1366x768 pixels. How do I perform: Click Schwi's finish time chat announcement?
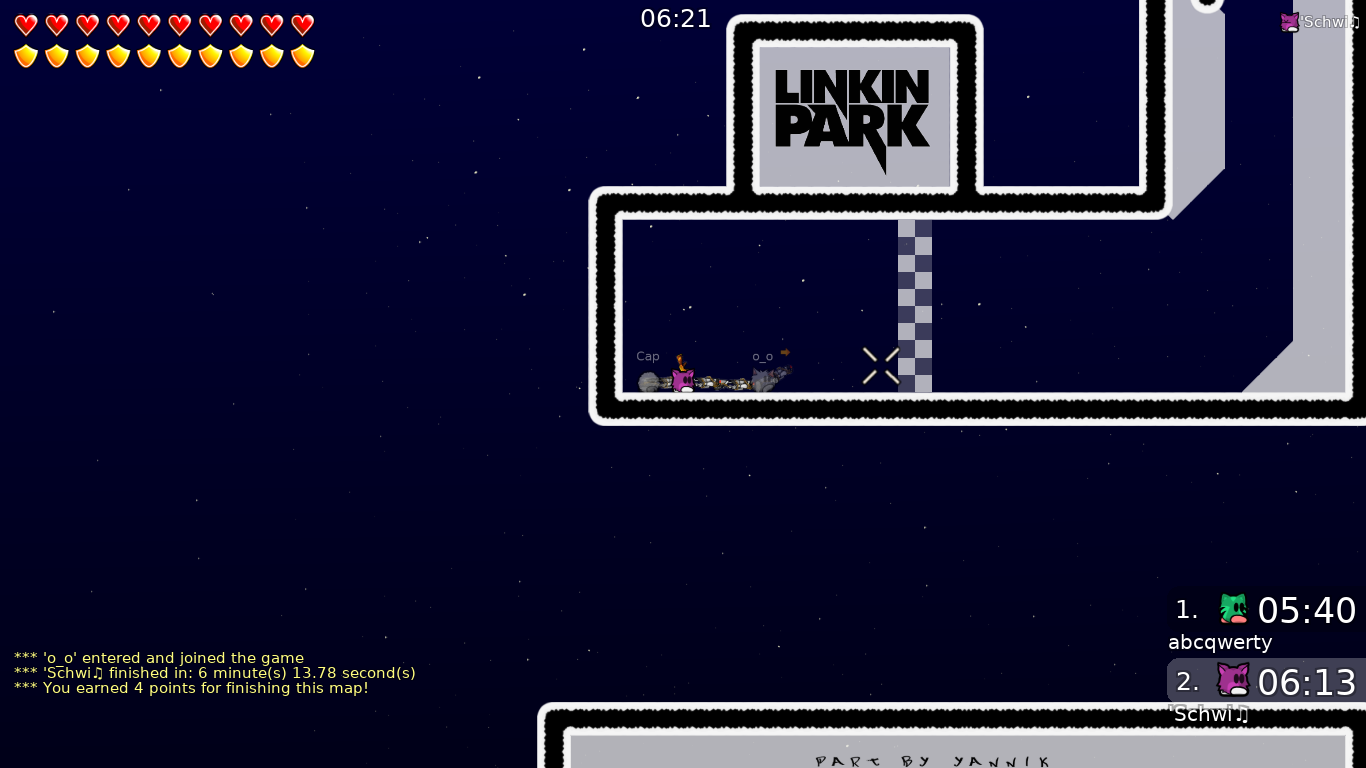click(214, 673)
